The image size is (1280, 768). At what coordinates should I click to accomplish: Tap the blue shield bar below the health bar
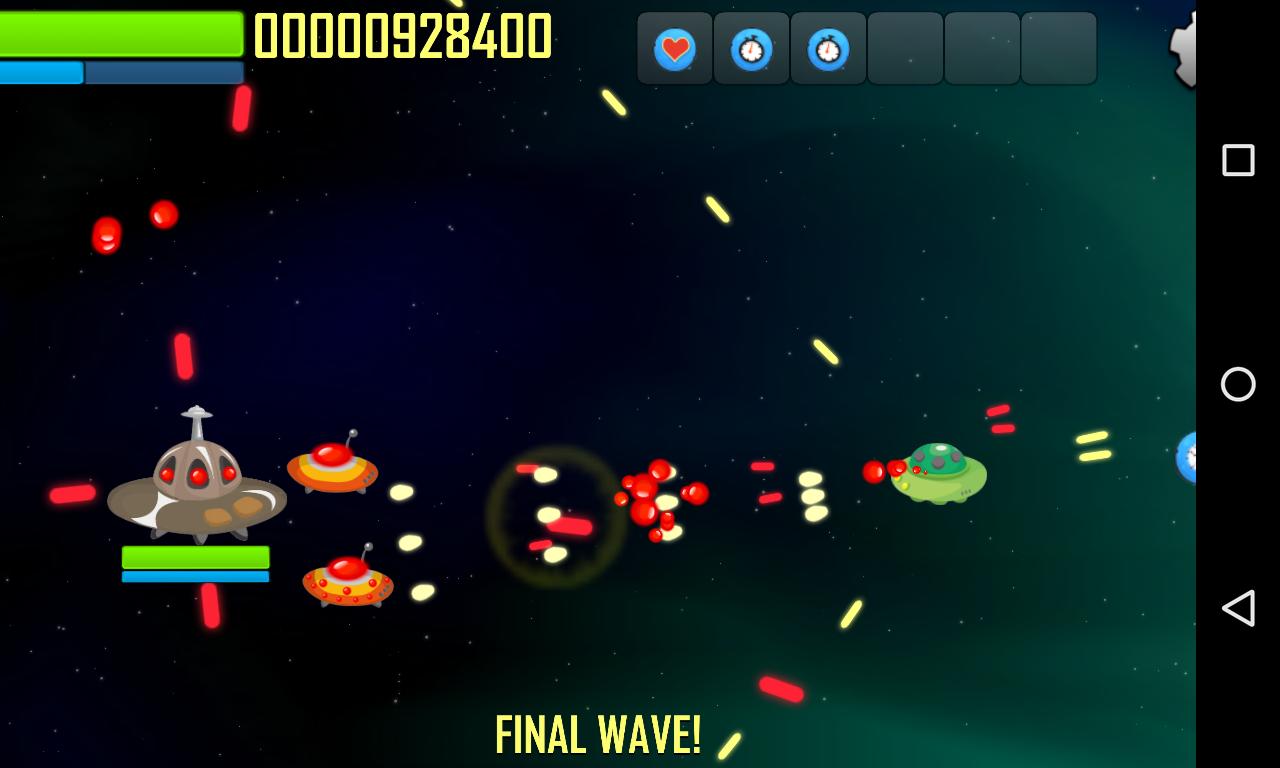click(x=120, y=71)
